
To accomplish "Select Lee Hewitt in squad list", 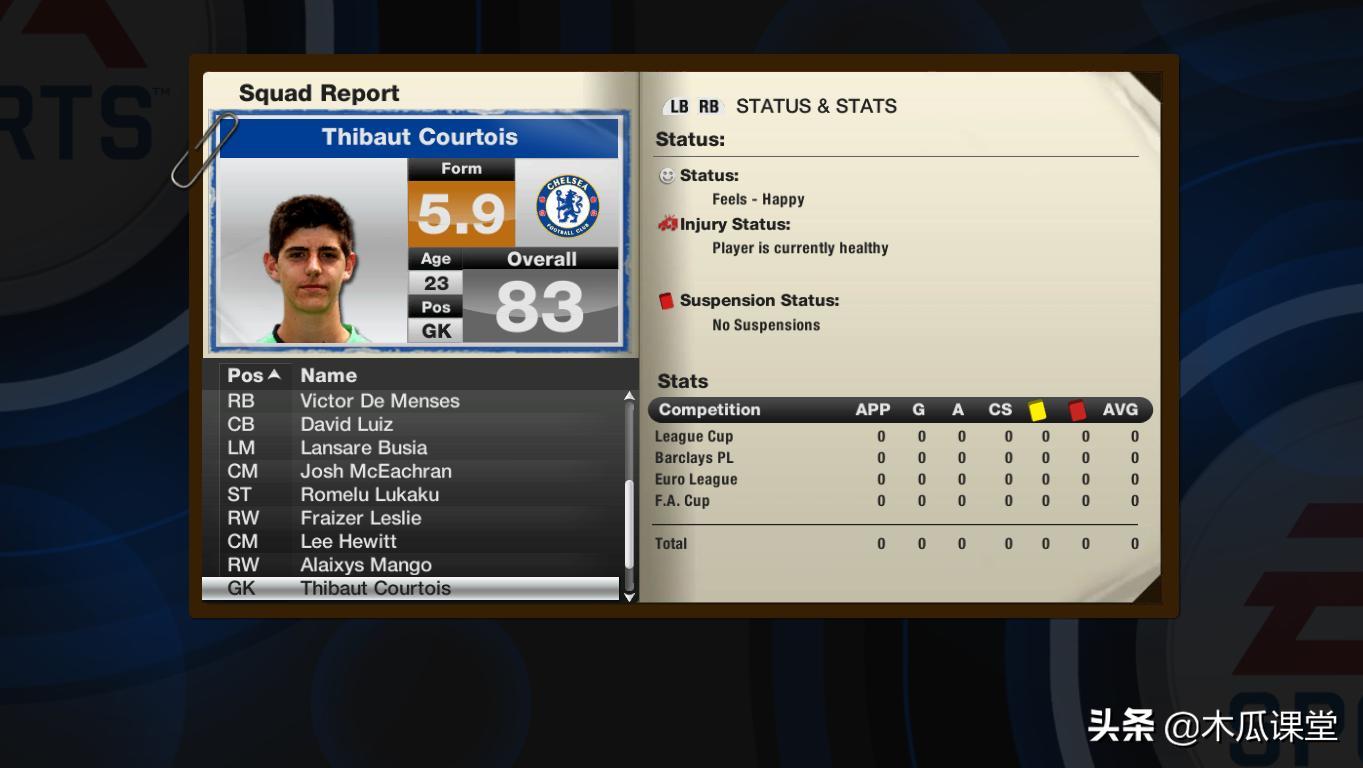I will coord(349,542).
